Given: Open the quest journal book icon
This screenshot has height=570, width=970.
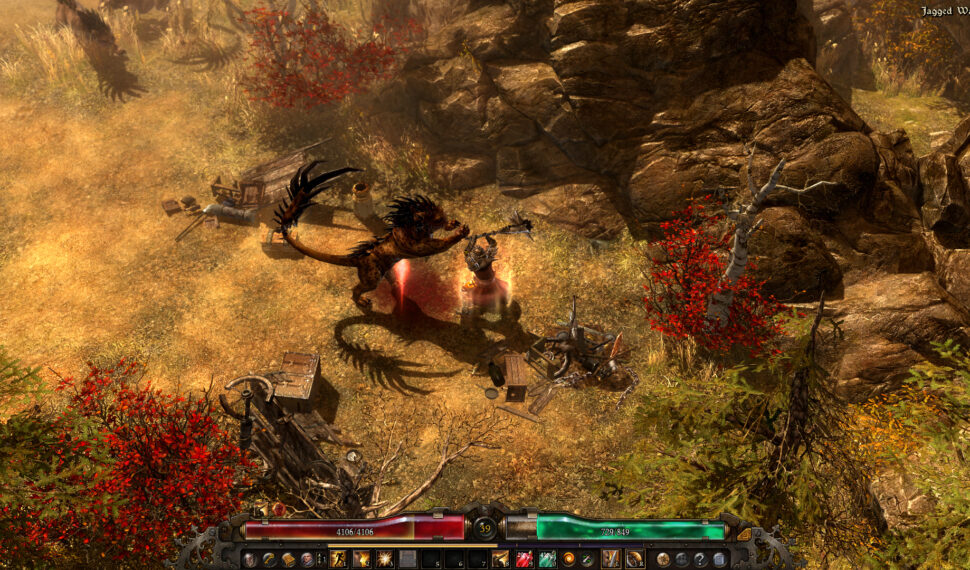Looking at the screenshot, I should (x=288, y=559).
